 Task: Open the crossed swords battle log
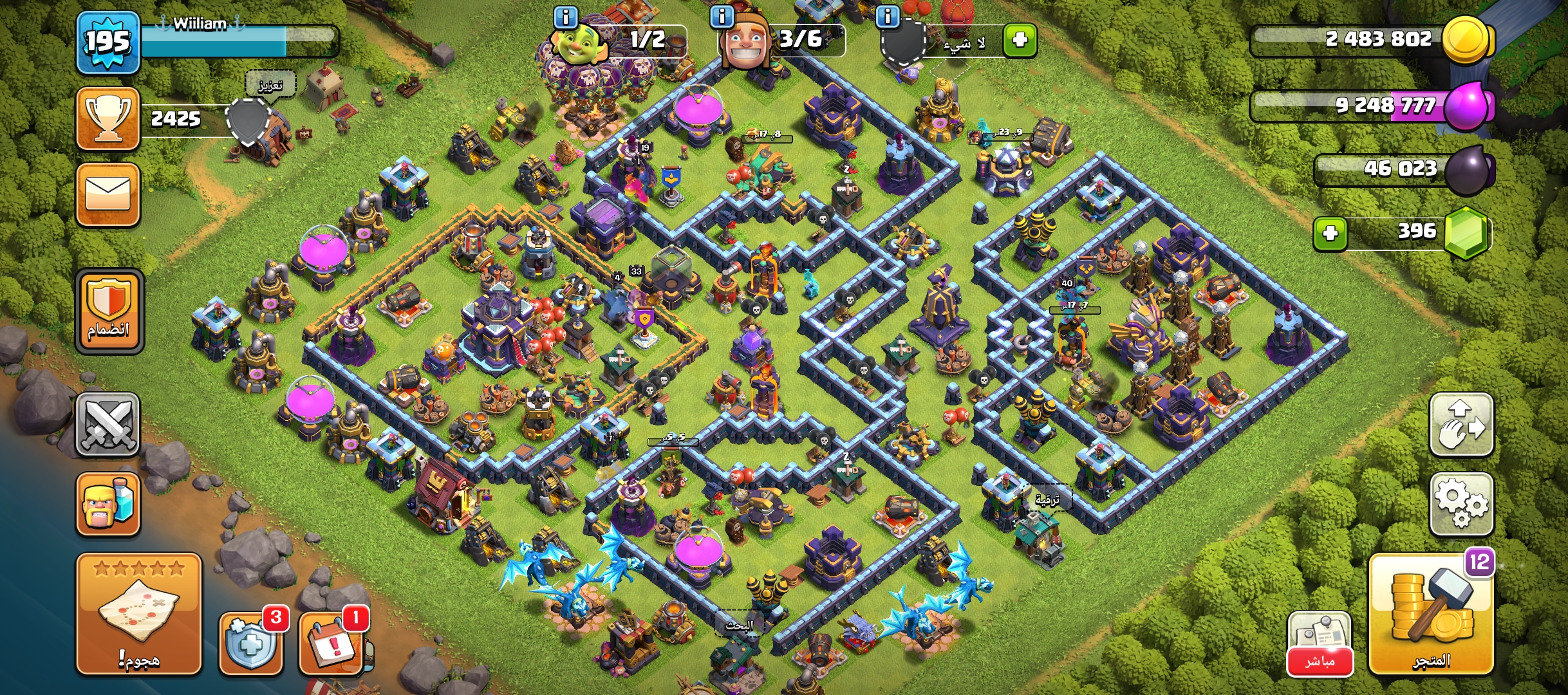point(107,424)
